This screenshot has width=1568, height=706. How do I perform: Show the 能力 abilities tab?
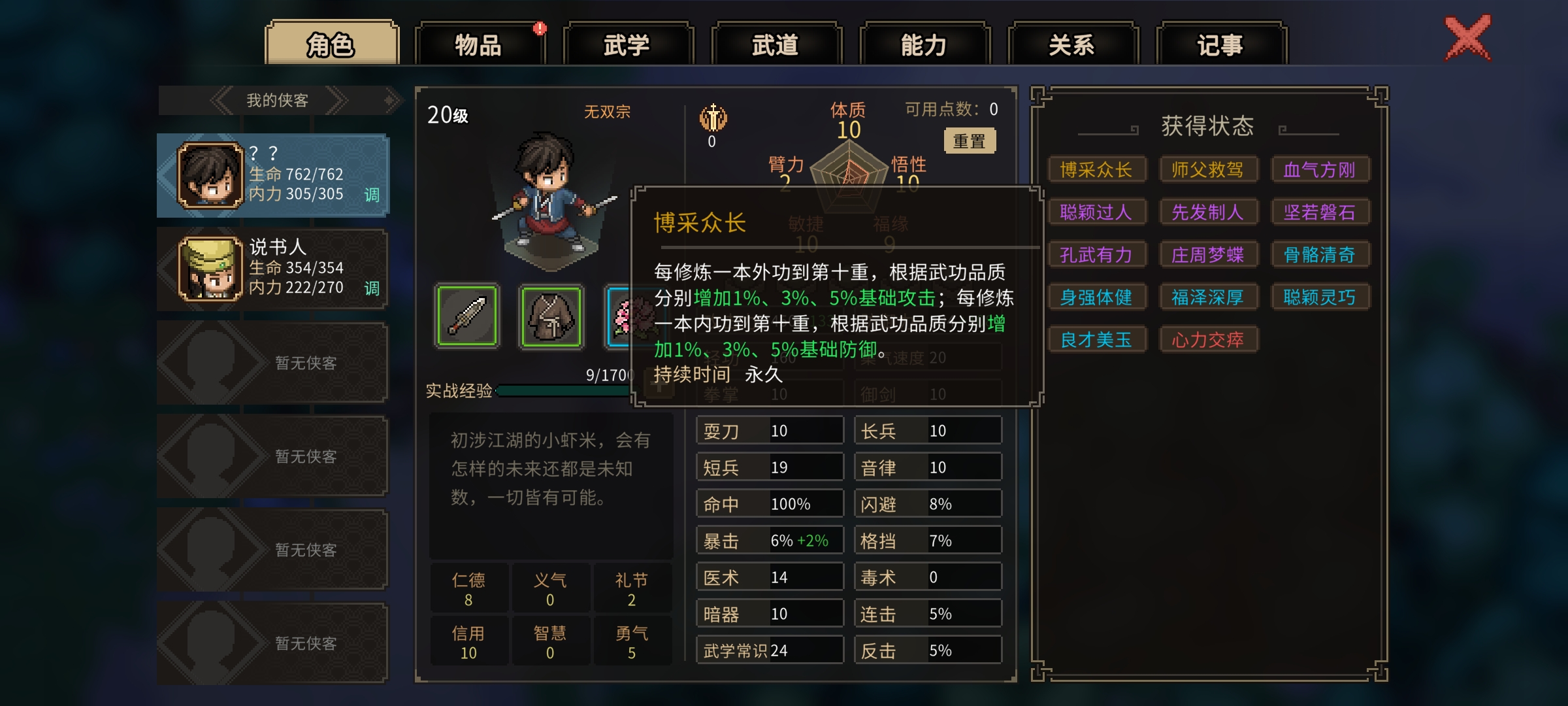(924, 44)
